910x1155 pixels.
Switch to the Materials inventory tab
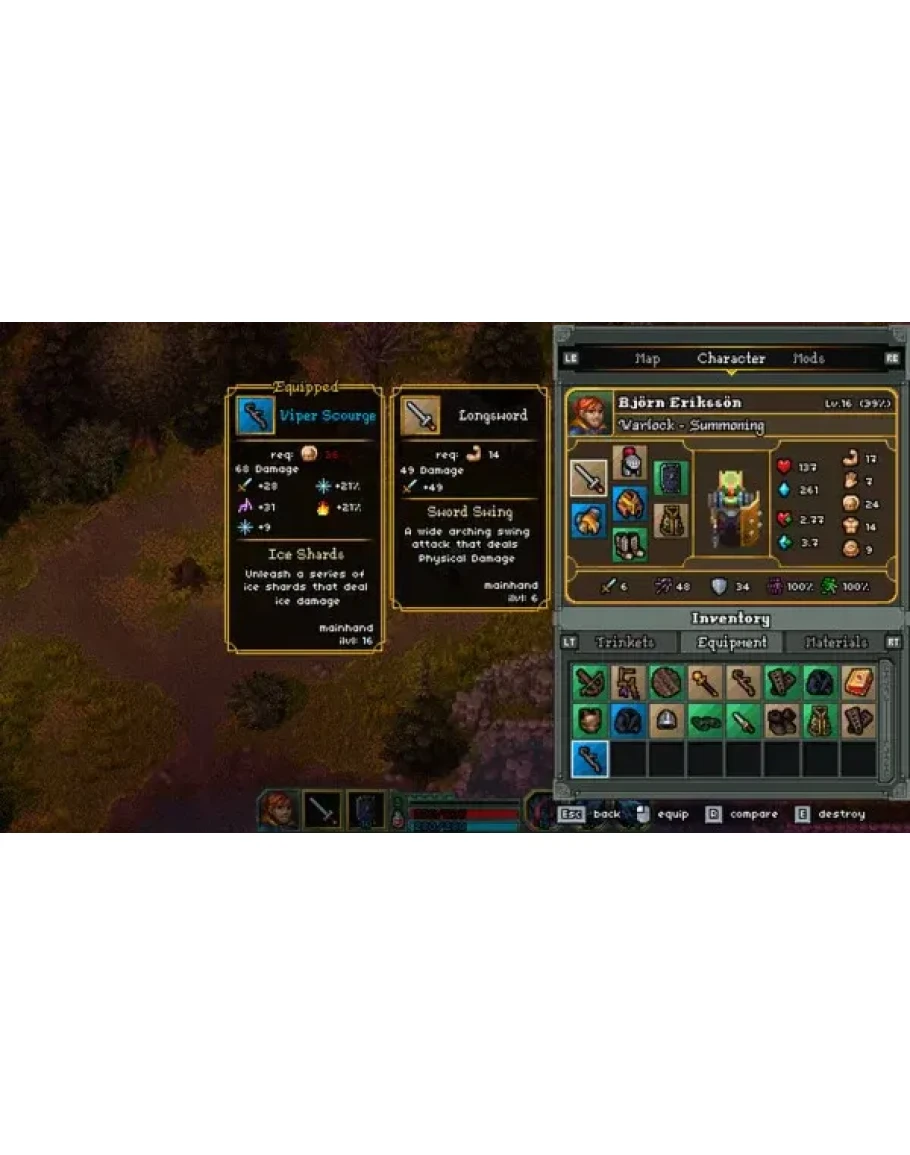pos(837,642)
